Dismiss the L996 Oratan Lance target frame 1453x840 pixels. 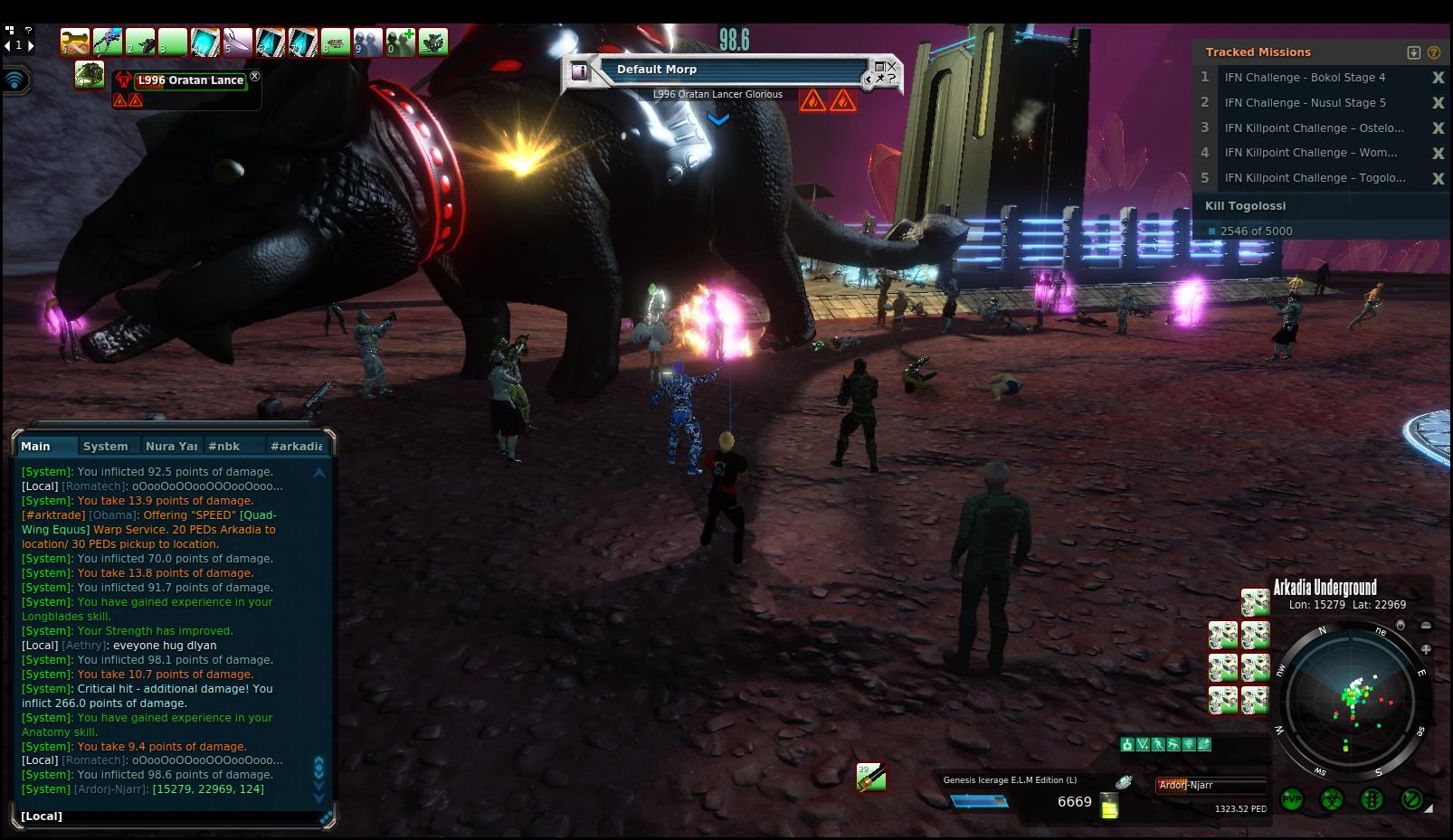click(x=254, y=77)
